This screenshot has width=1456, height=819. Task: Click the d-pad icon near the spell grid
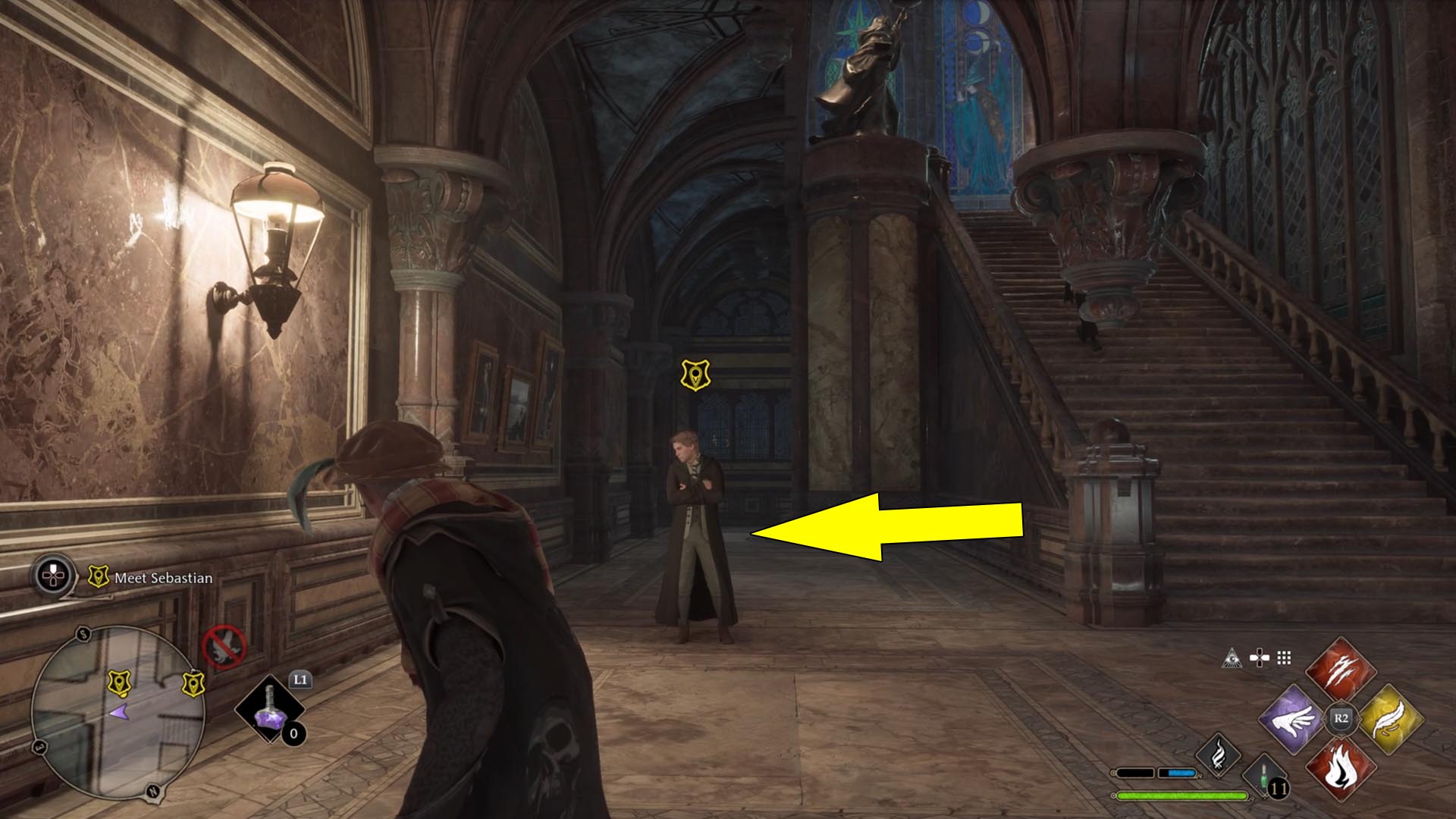click(x=1259, y=657)
